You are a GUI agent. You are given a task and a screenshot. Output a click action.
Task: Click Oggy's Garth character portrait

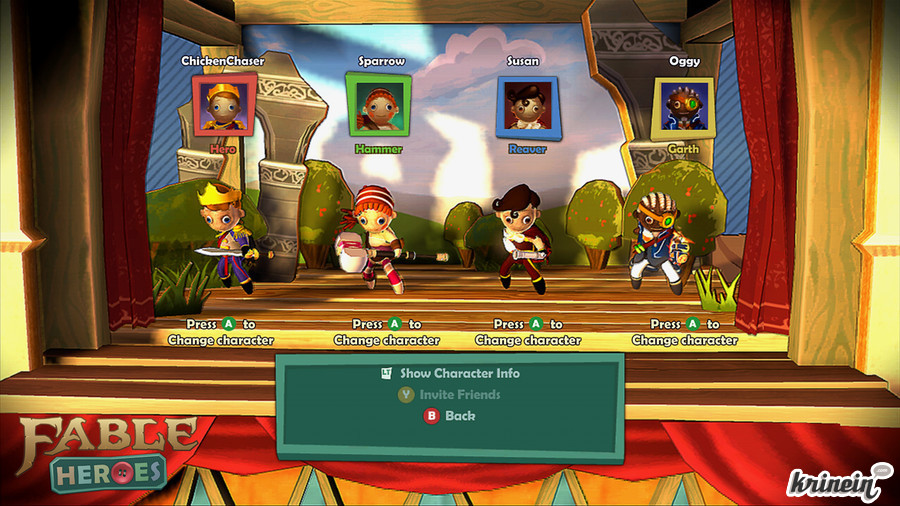pyautogui.click(x=684, y=107)
